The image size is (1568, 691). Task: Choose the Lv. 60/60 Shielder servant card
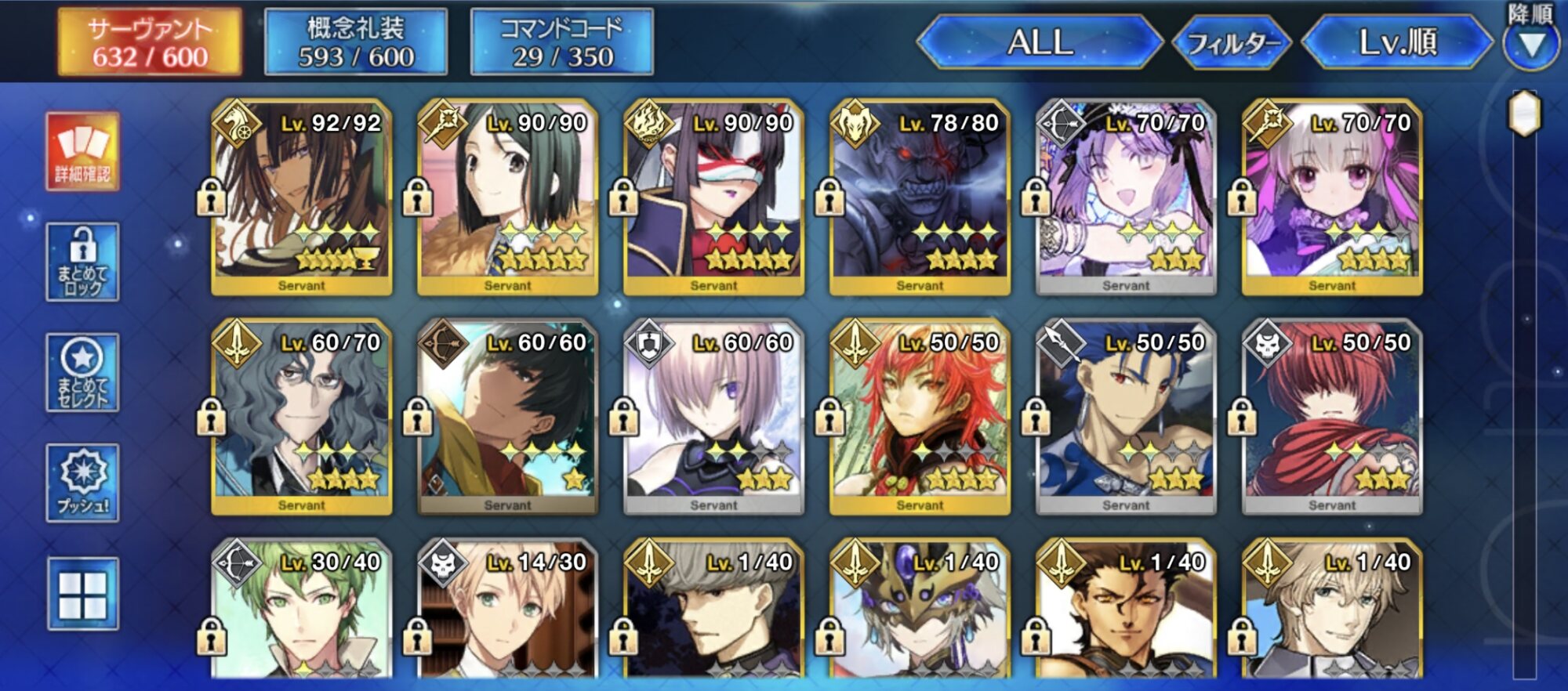pyautogui.click(x=713, y=417)
